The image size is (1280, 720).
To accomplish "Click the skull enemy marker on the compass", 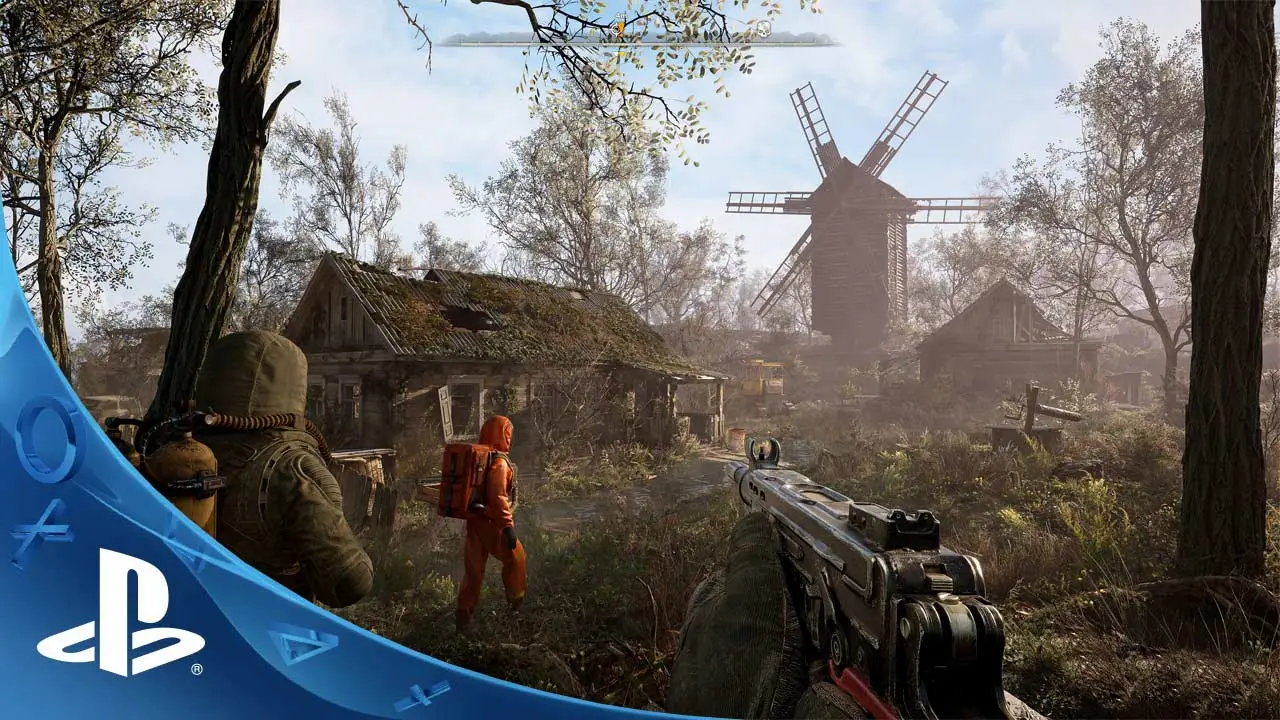I will pyautogui.click(x=763, y=31).
